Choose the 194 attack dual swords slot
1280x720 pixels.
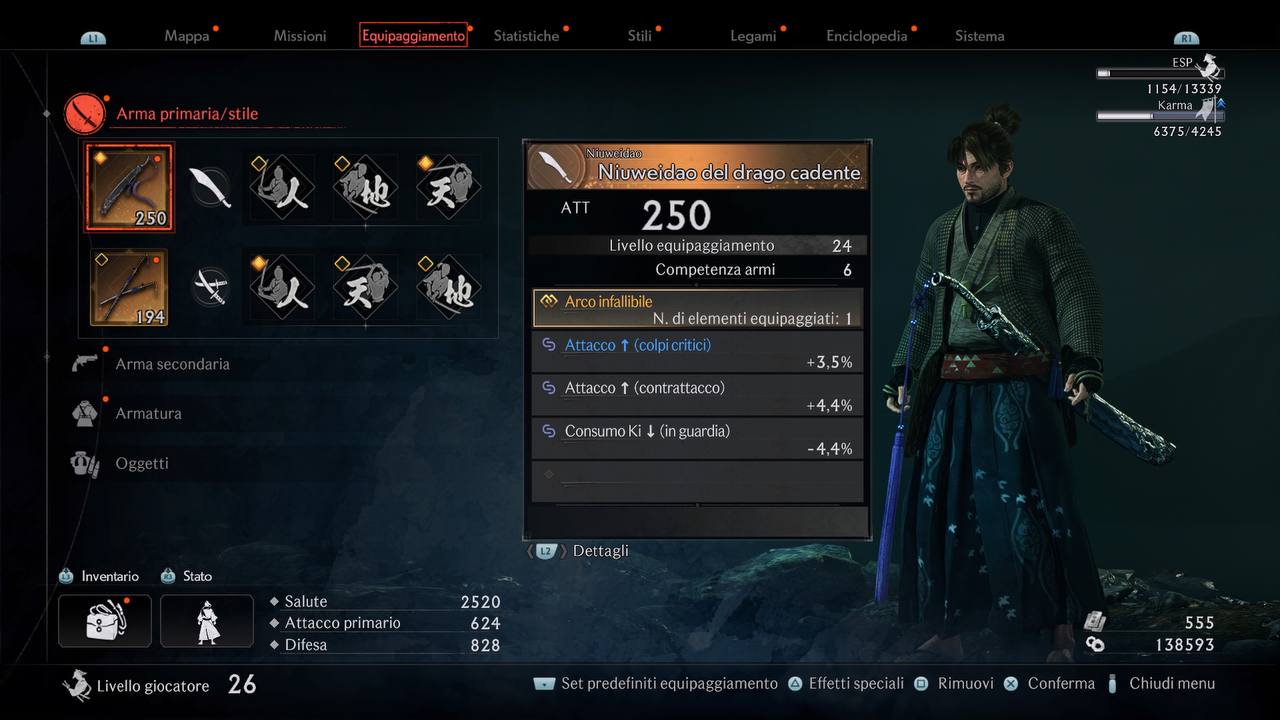(129, 288)
